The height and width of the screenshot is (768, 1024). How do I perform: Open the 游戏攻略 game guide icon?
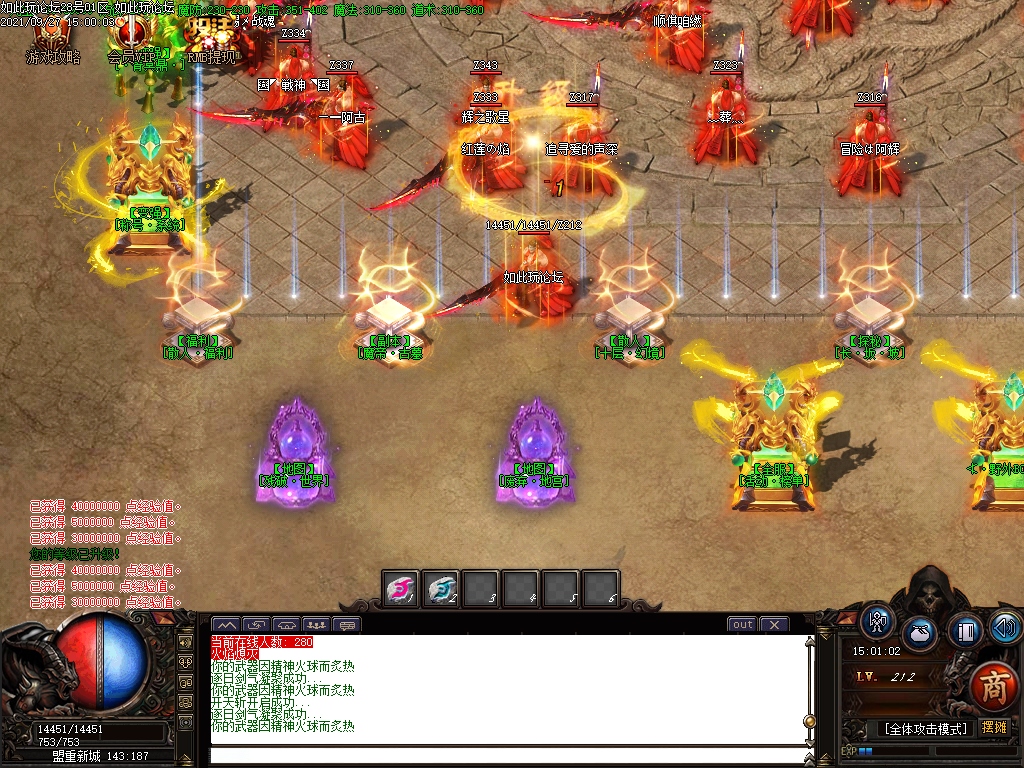[51, 40]
